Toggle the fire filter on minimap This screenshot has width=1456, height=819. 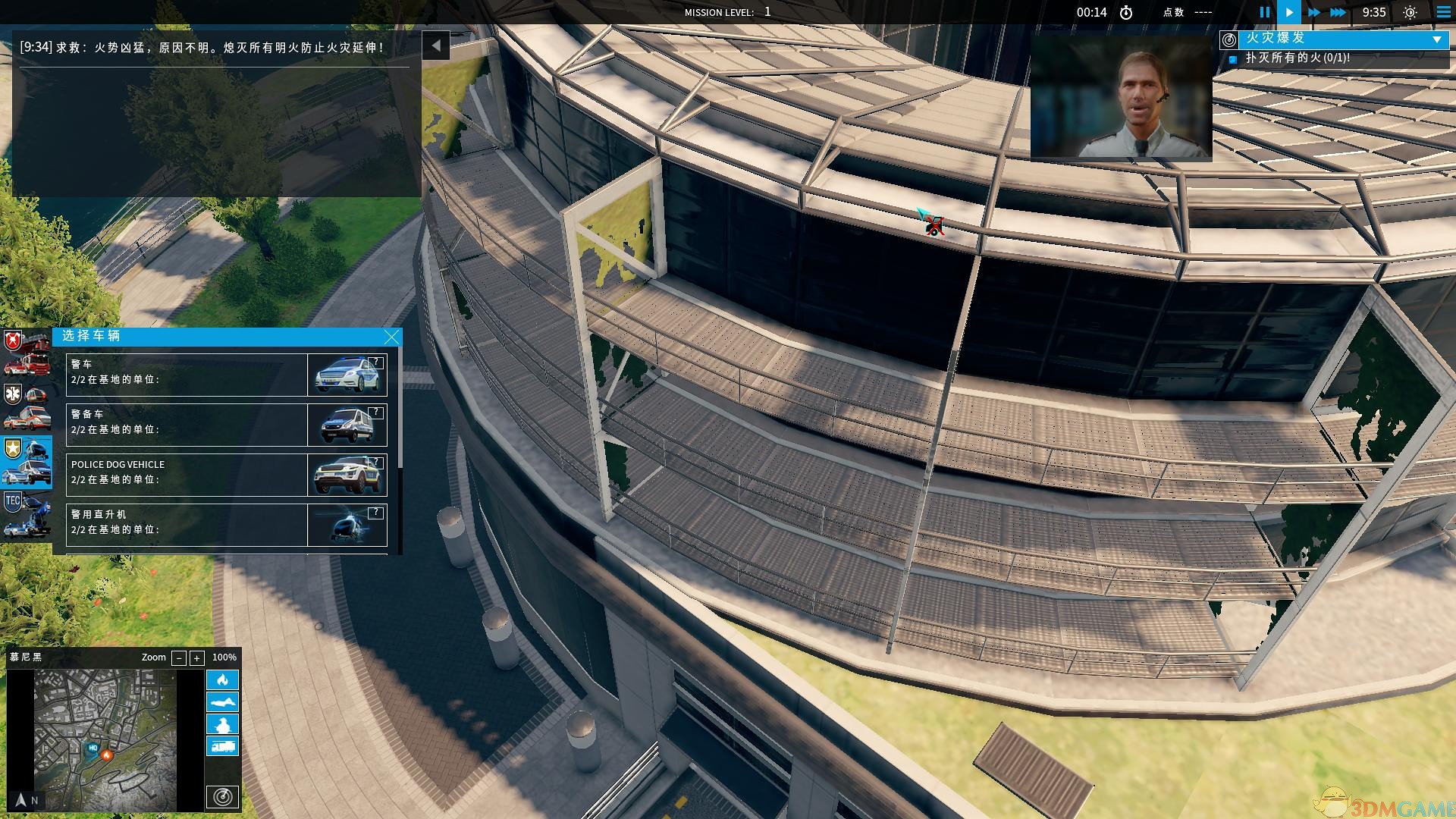[222, 679]
